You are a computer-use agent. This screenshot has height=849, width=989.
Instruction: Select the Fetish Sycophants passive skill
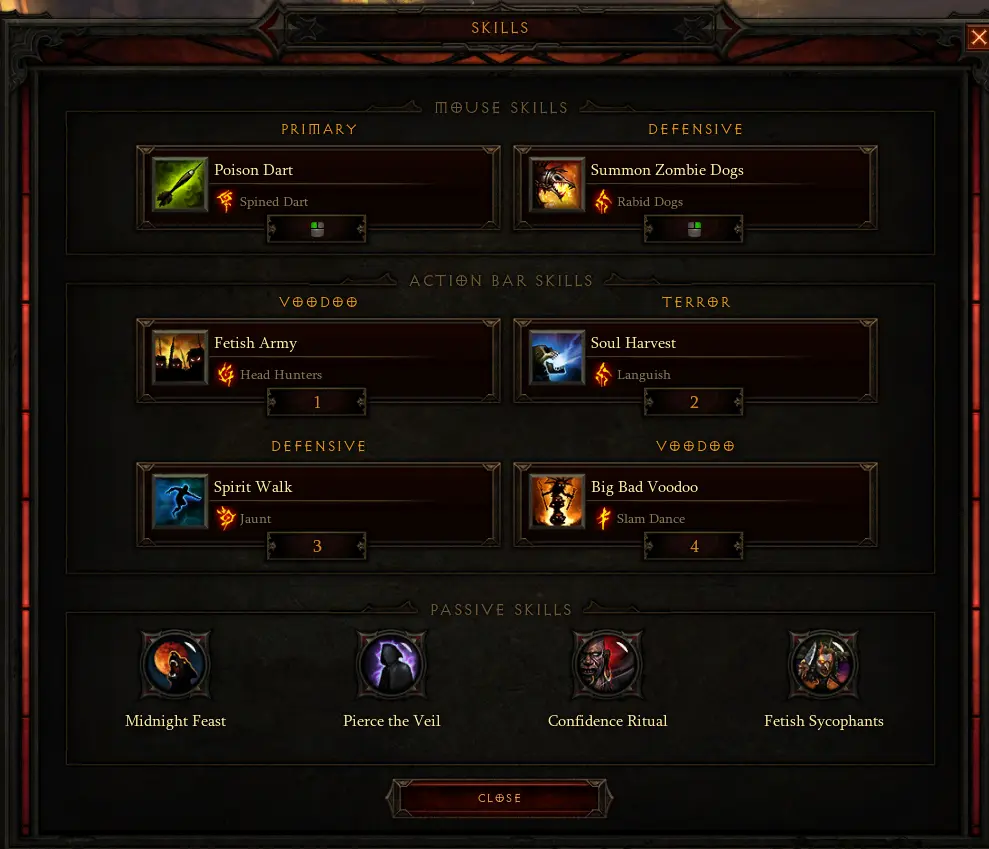(823, 665)
